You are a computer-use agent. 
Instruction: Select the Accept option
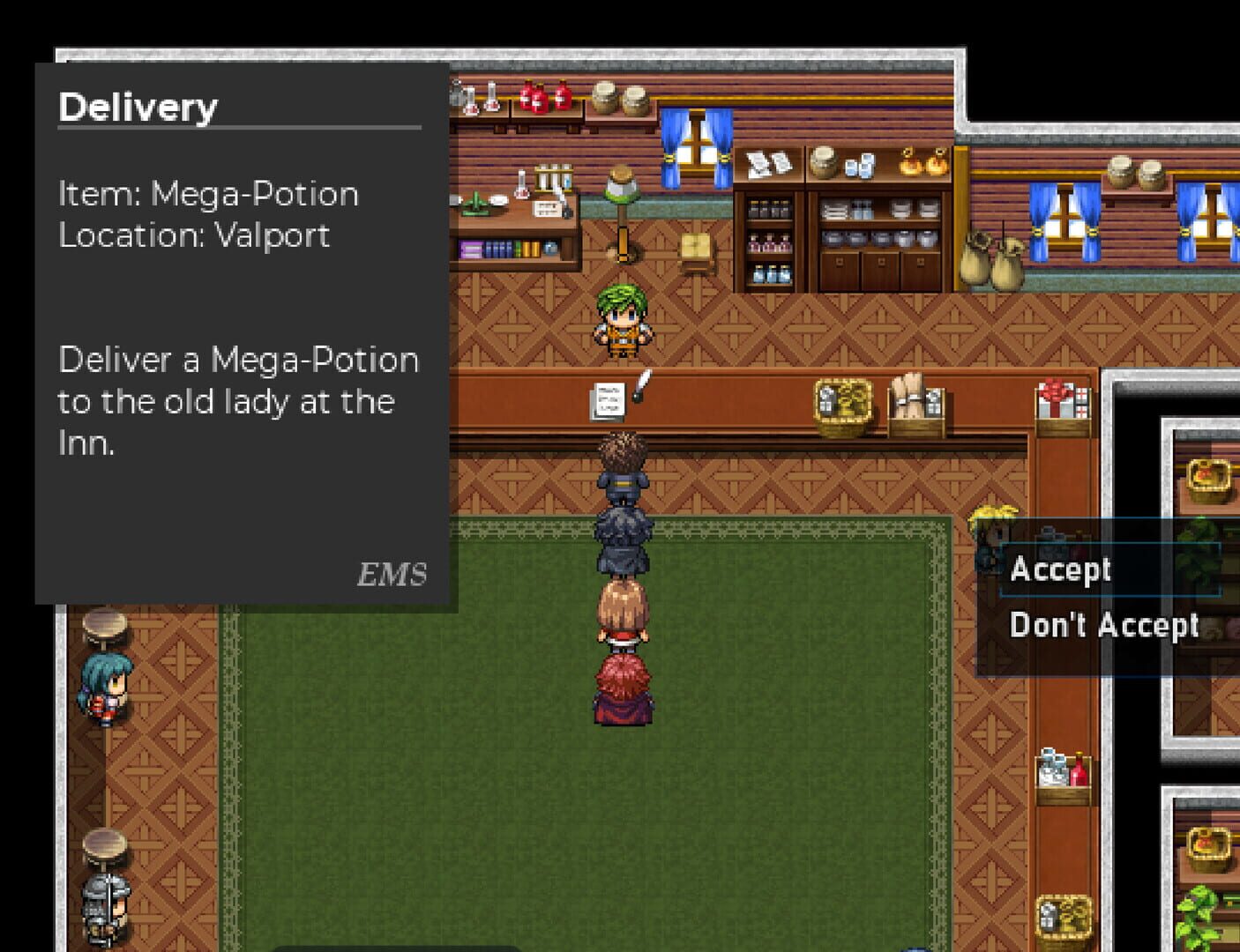[x=1061, y=569]
